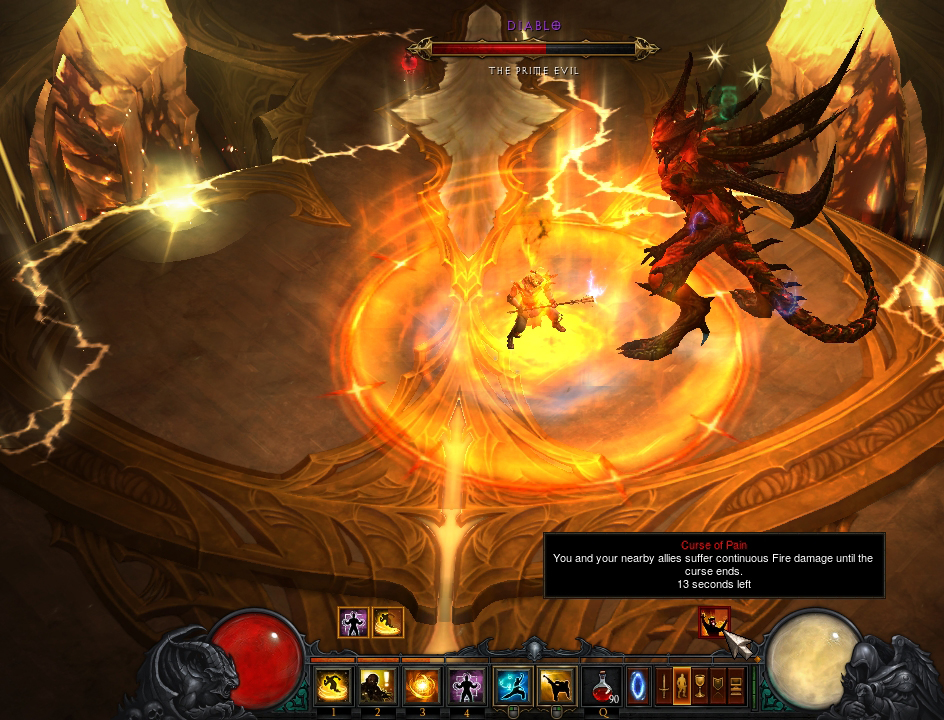Open the blue town portal
944x720 pixels.
click(x=637, y=686)
